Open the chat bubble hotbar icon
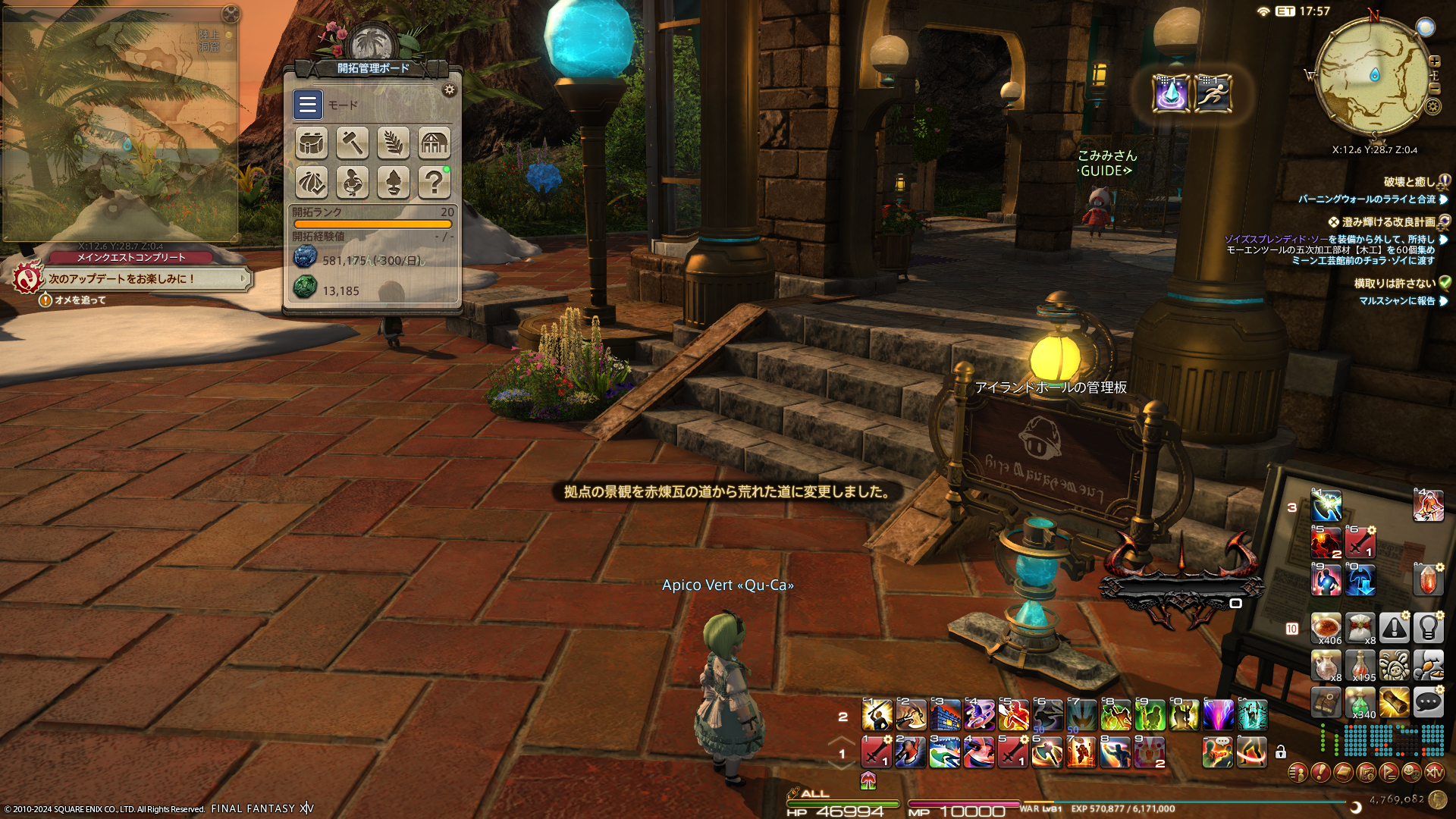Screen dimensions: 1456x819 tap(1428, 702)
